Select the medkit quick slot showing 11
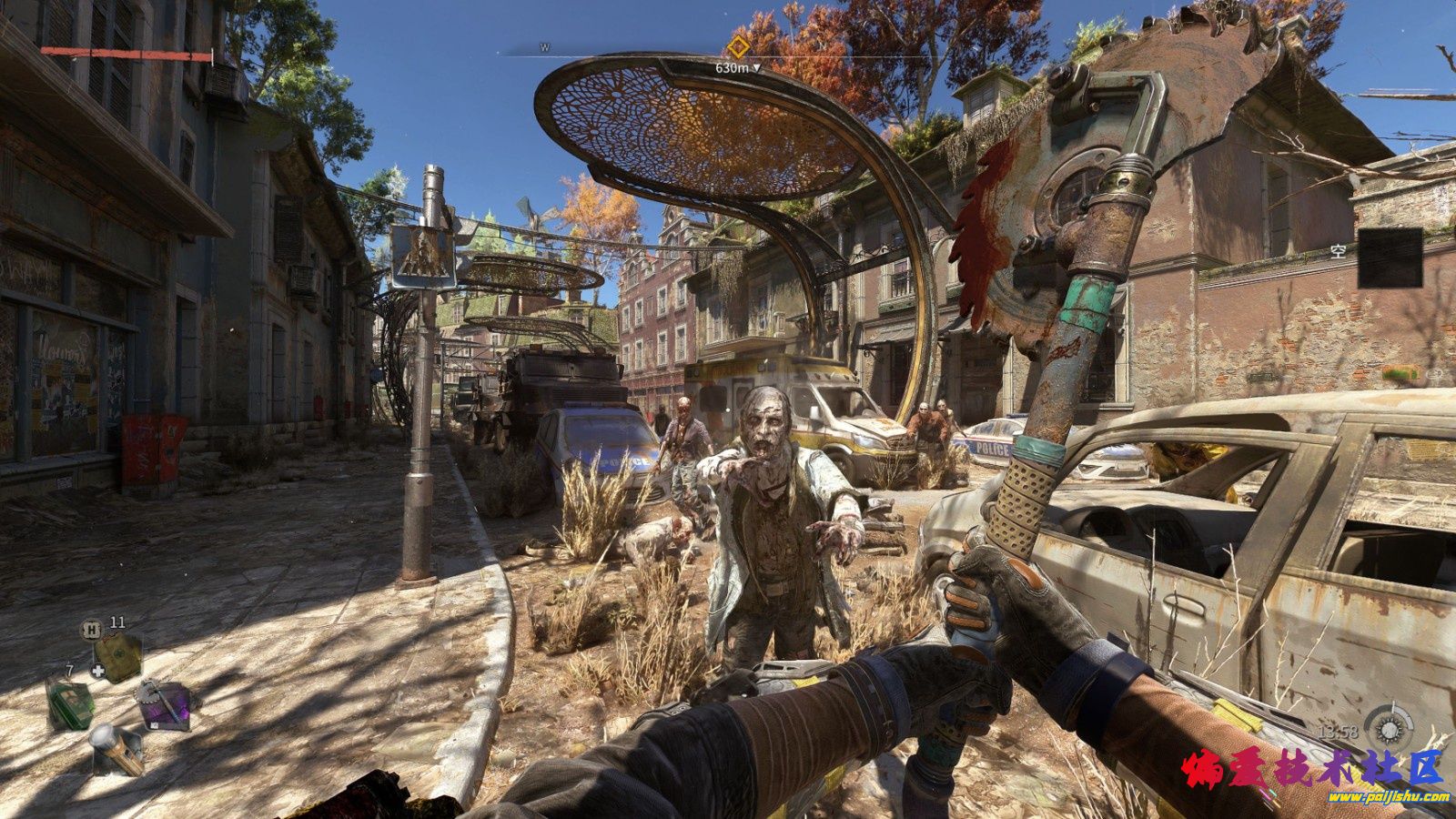The height and width of the screenshot is (819, 1456). [118, 652]
